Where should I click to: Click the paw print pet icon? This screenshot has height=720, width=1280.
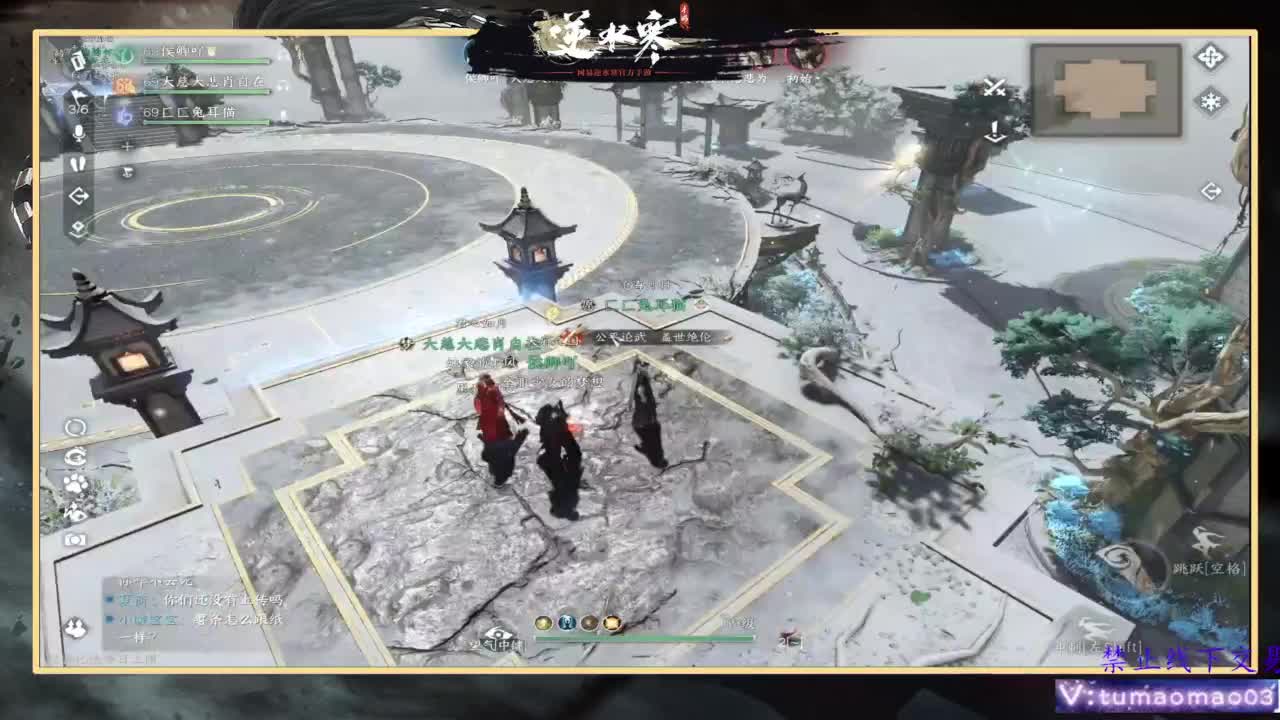coord(76,482)
